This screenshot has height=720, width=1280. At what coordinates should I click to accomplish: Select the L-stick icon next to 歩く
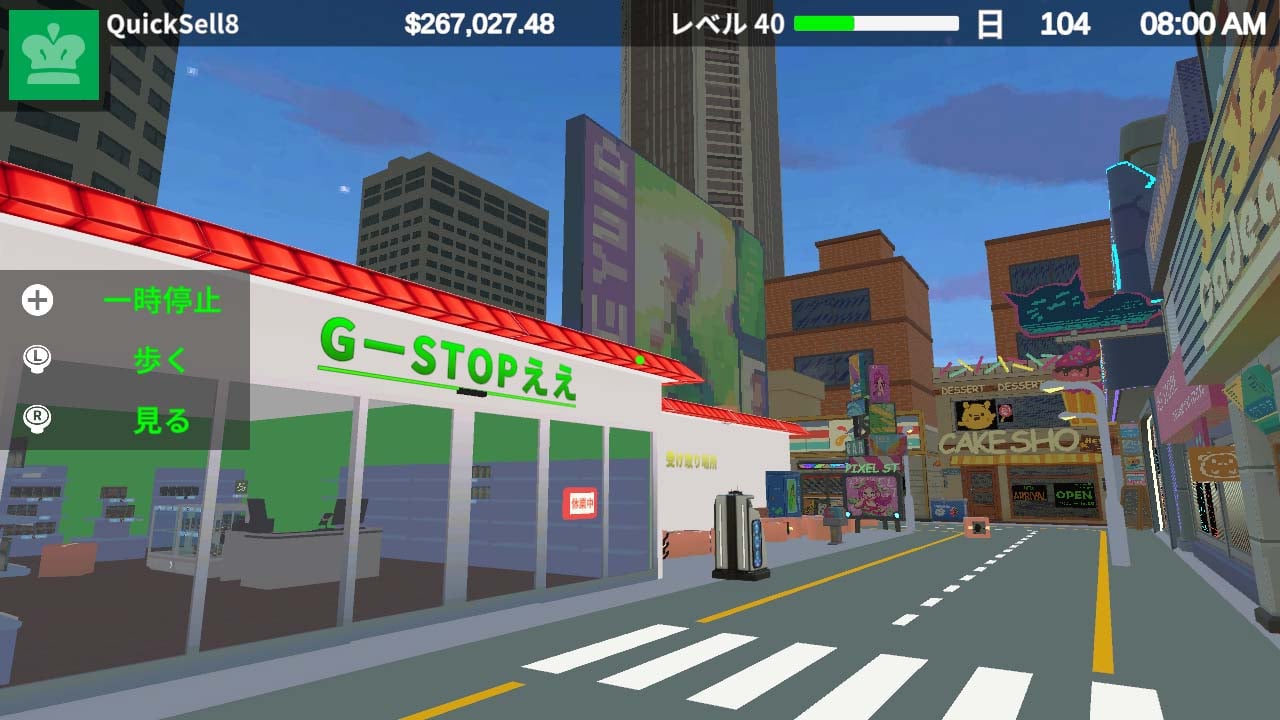click(35, 360)
